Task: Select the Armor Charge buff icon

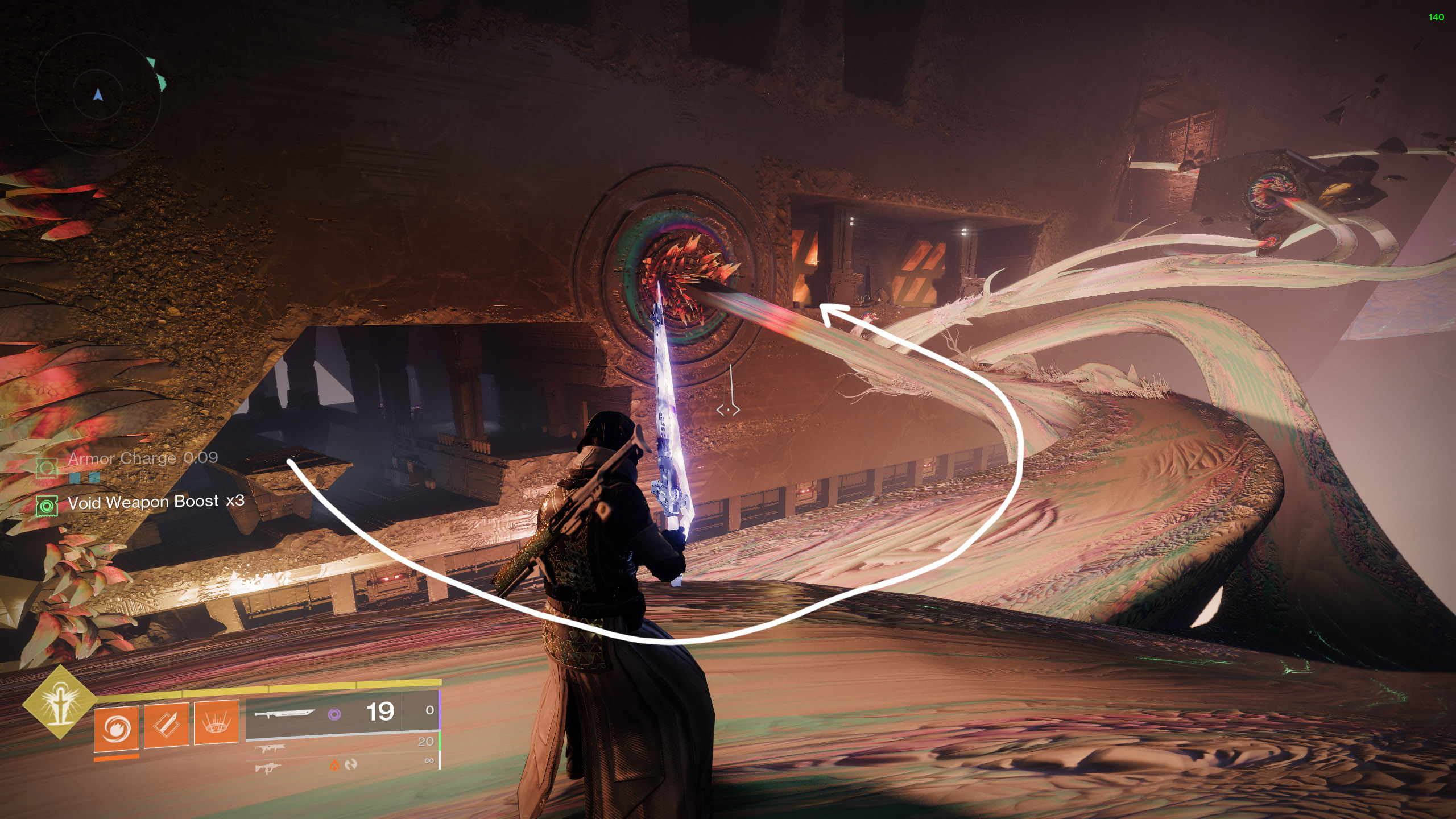Action: click(x=47, y=468)
